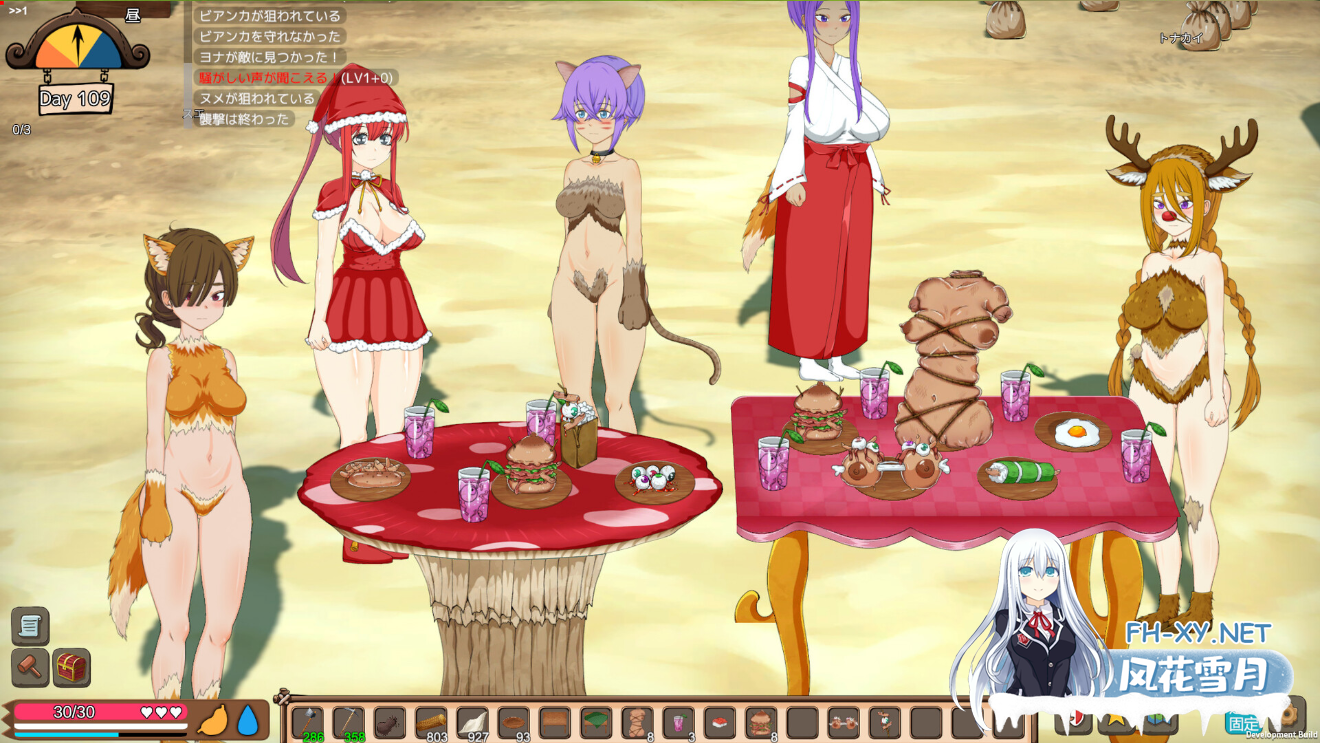
Task: Click the water droplet thirst indicator
Action: pyautogui.click(x=249, y=720)
